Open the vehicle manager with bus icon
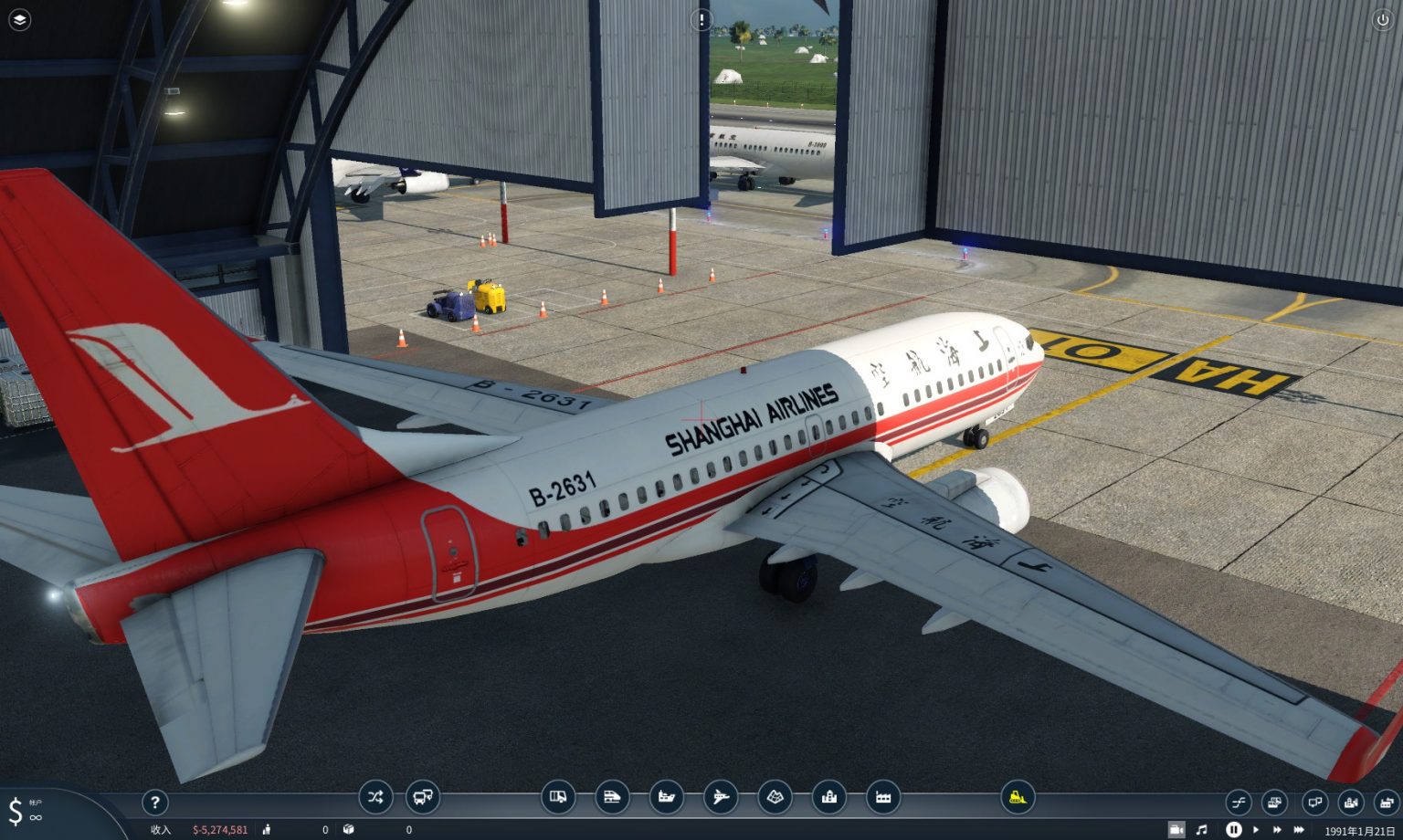1403x840 pixels. pyautogui.click(x=421, y=797)
